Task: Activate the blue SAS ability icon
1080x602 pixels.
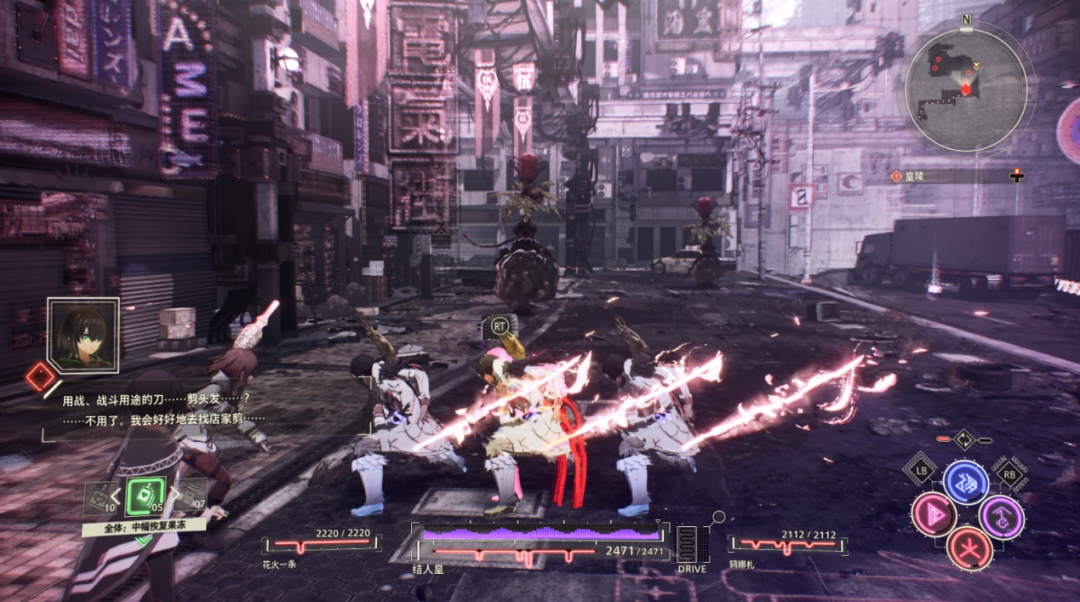Action: pos(966,482)
